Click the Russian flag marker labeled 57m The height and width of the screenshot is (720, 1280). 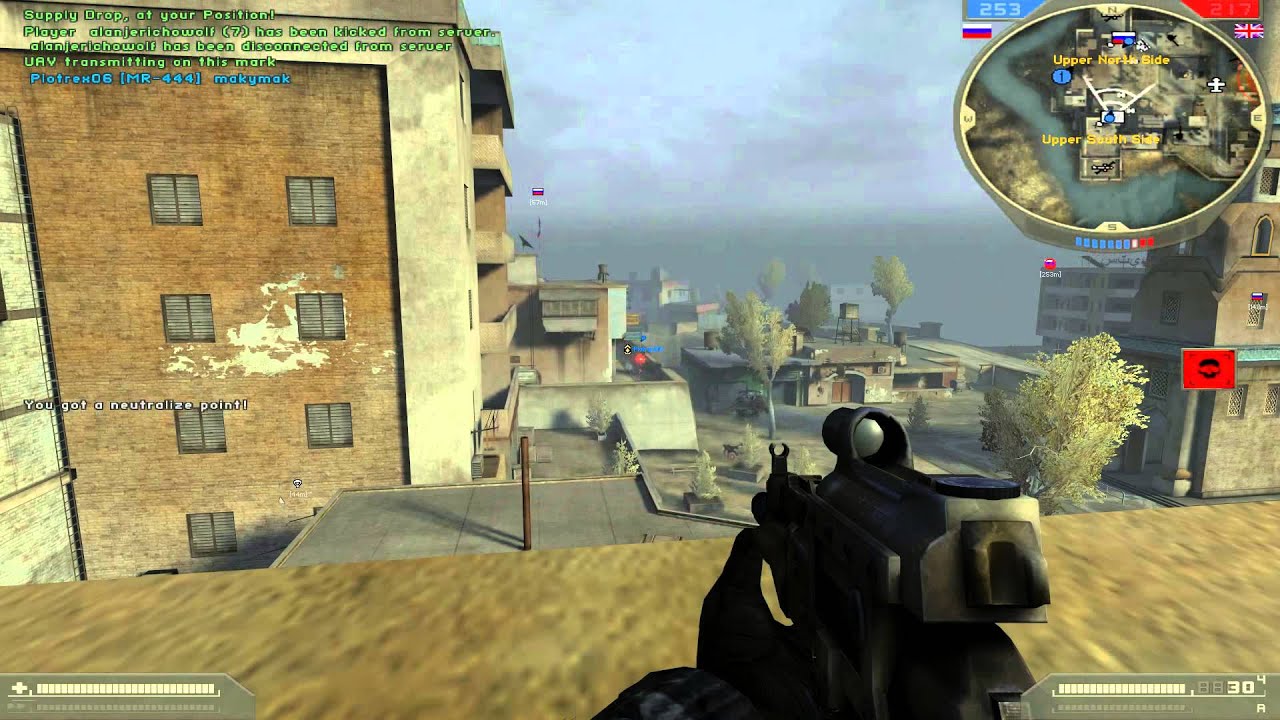[537, 190]
